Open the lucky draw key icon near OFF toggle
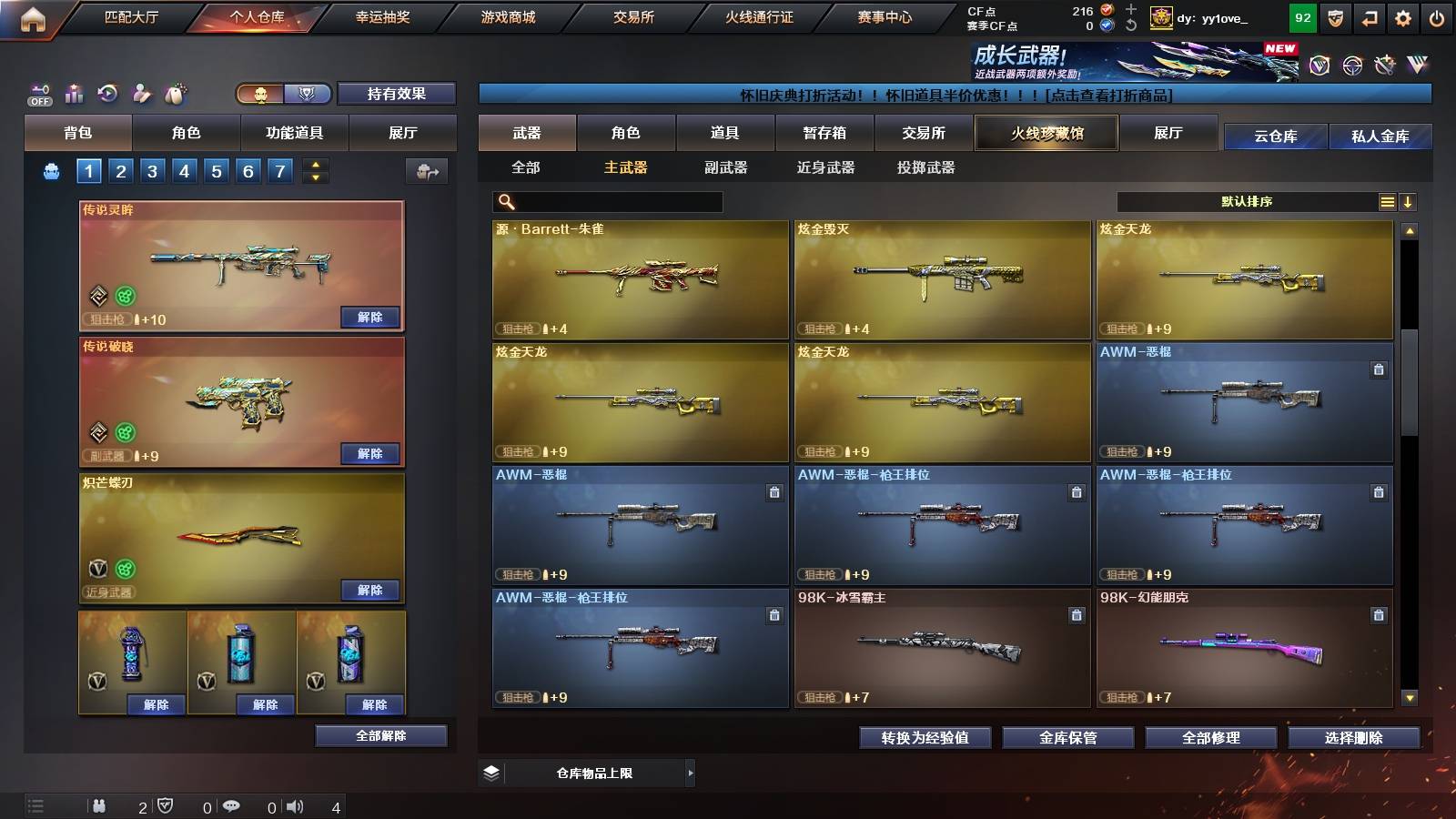 pyautogui.click(x=38, y=89)
